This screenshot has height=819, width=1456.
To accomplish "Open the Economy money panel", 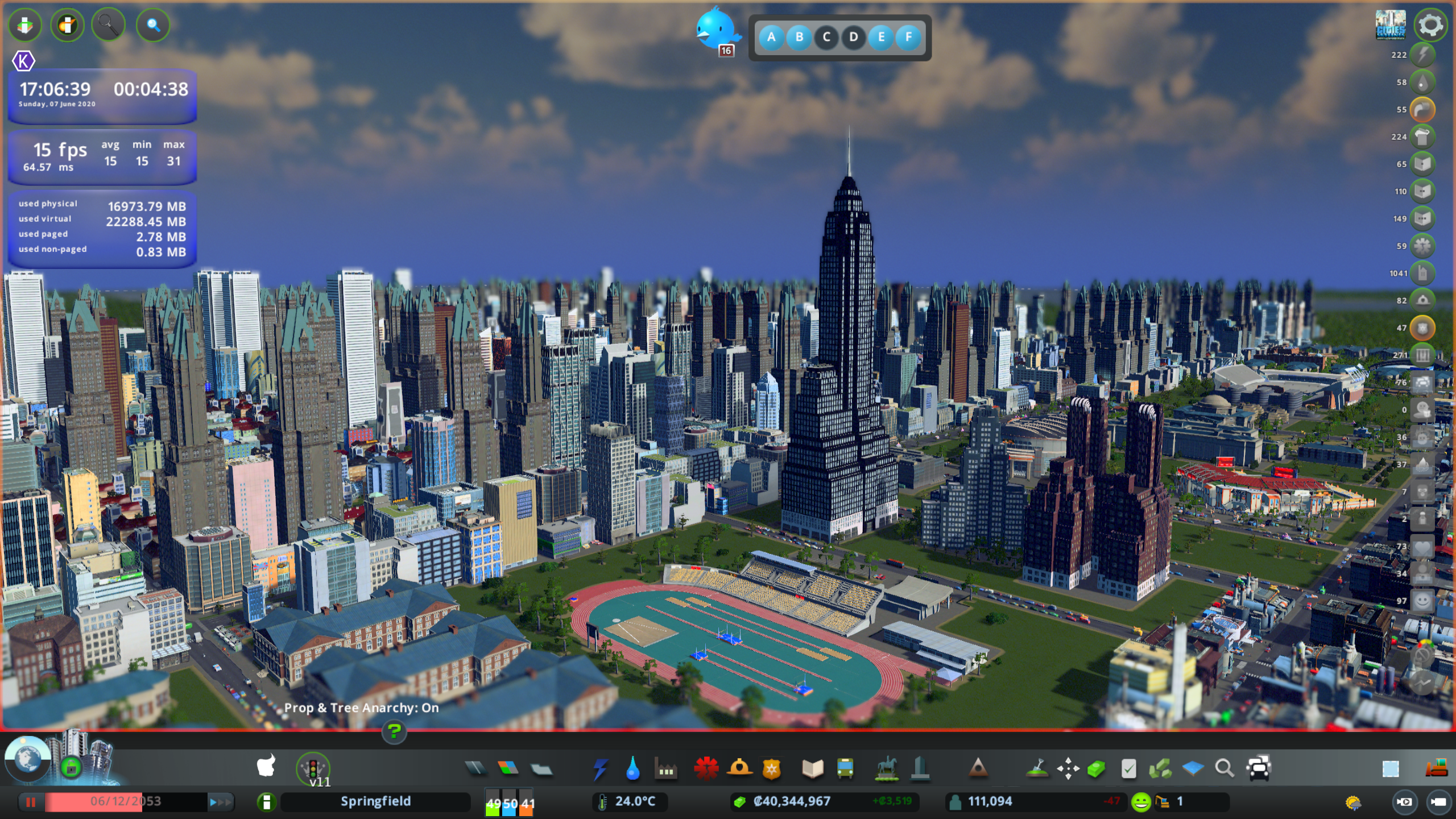I will 792,801.
